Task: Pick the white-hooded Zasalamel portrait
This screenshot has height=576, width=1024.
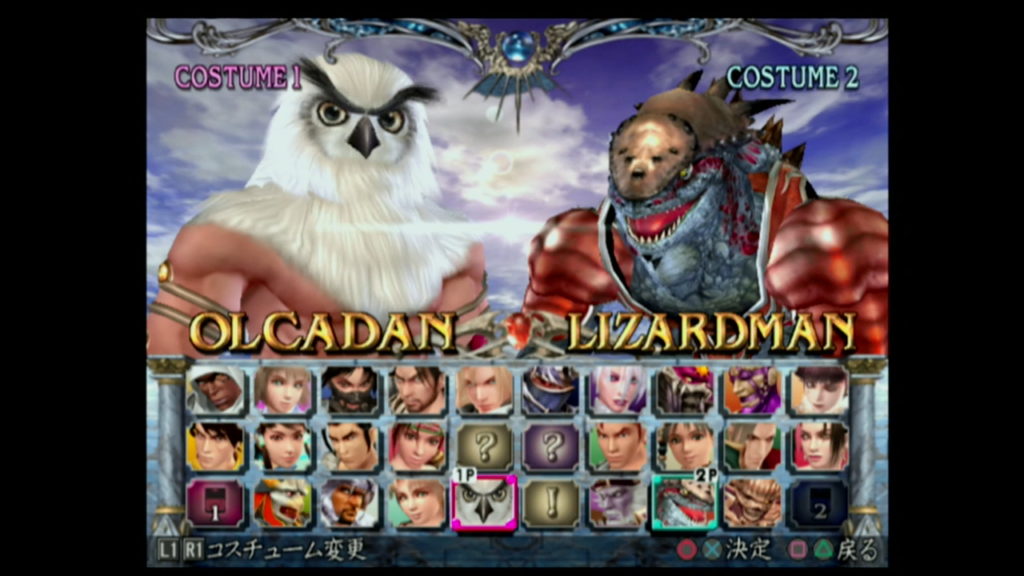Action: (x=216, y=390)
